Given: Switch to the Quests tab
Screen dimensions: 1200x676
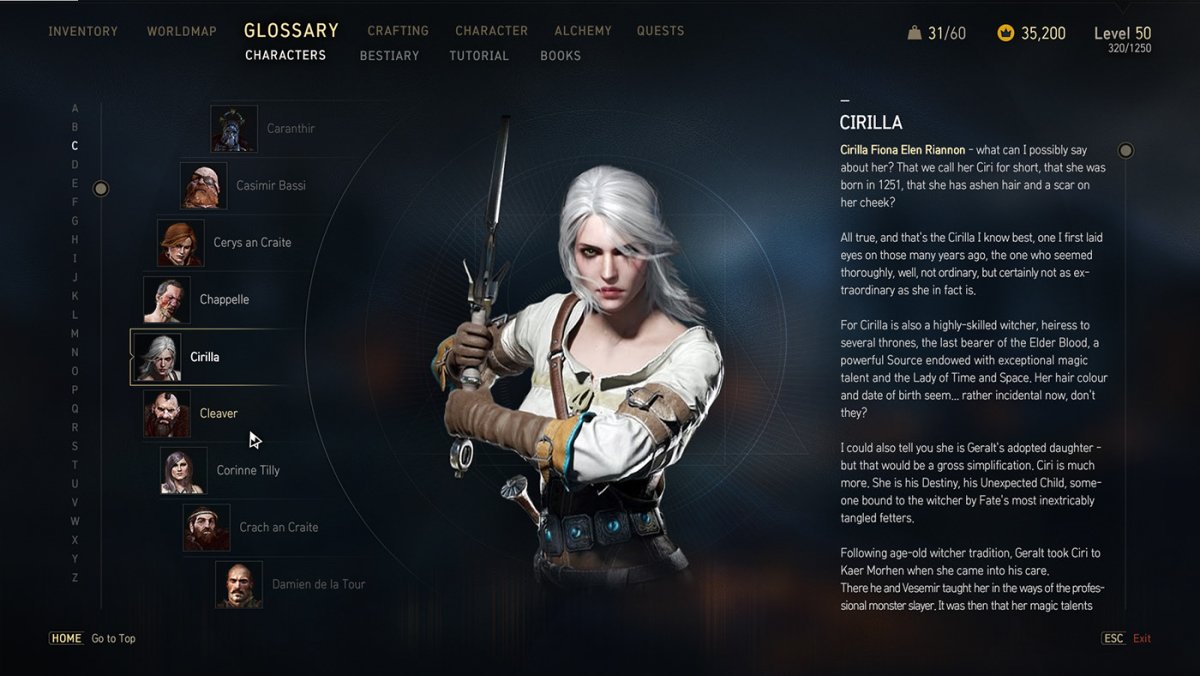Looking at the screenshot, I should tap(661, 31).
